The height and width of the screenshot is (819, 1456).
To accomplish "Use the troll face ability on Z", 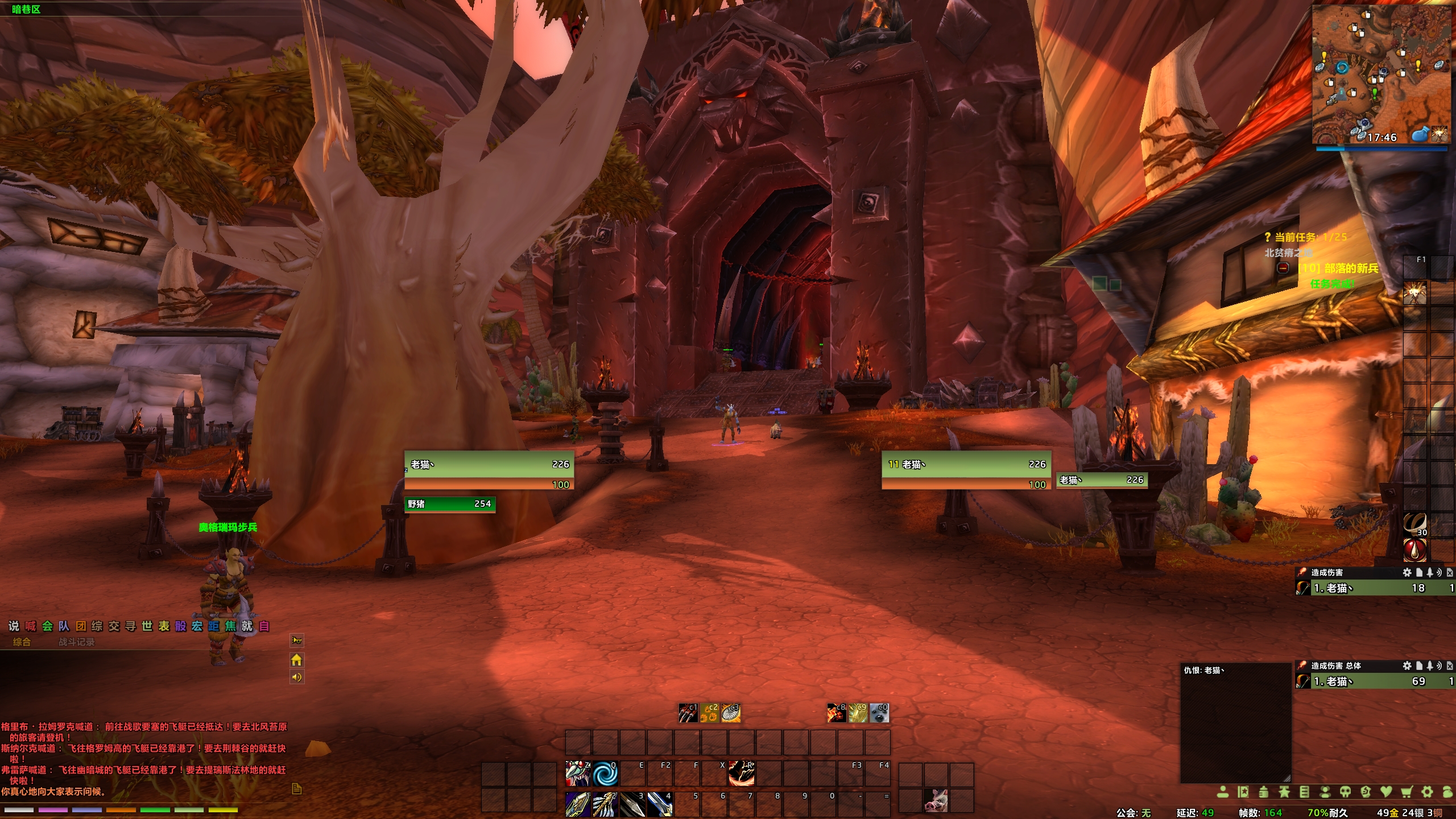I will coord(578,774).
